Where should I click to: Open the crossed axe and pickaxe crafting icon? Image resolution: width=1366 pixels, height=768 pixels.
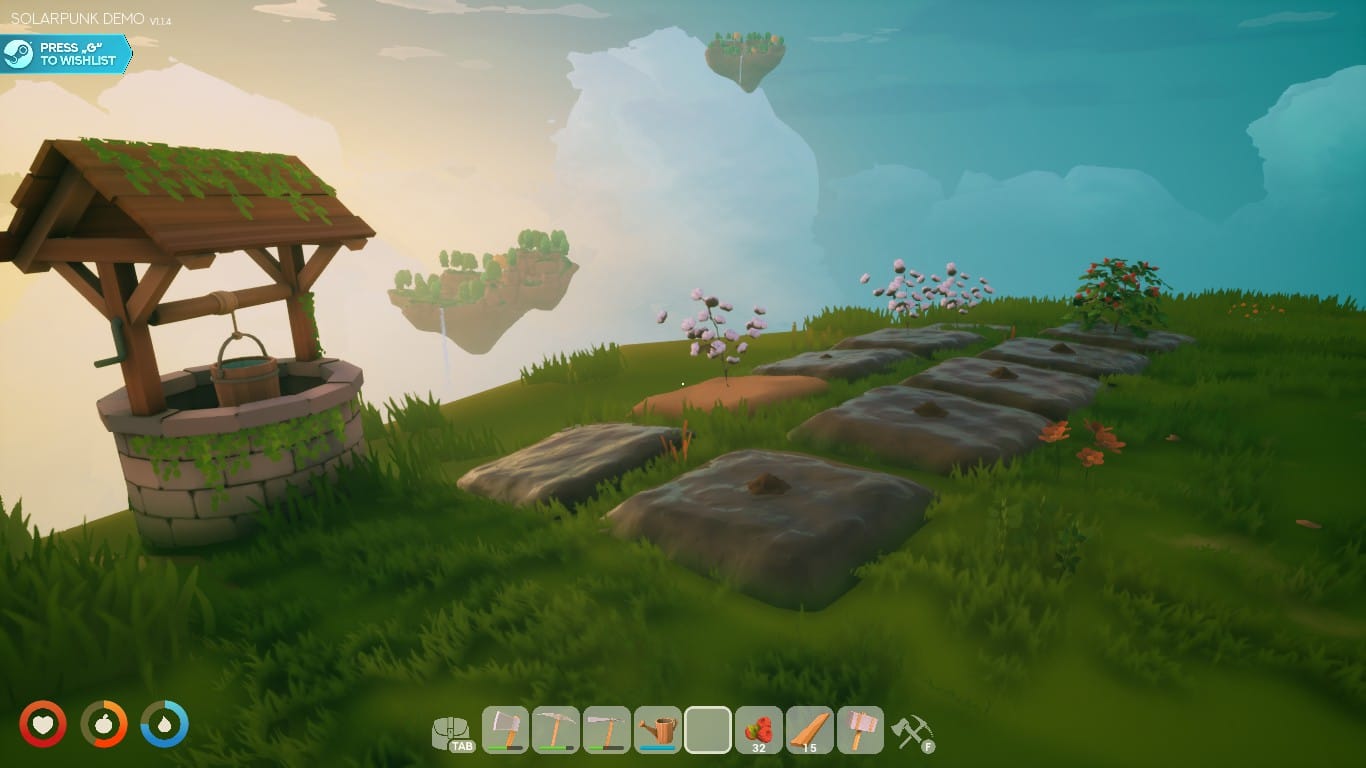pos(911,732)
